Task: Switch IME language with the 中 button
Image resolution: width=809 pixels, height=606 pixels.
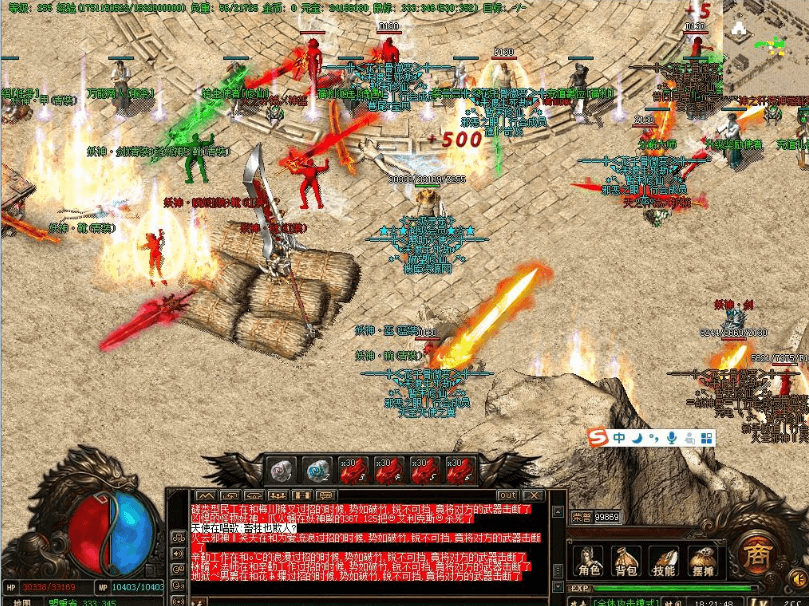Action: (620, 438)
